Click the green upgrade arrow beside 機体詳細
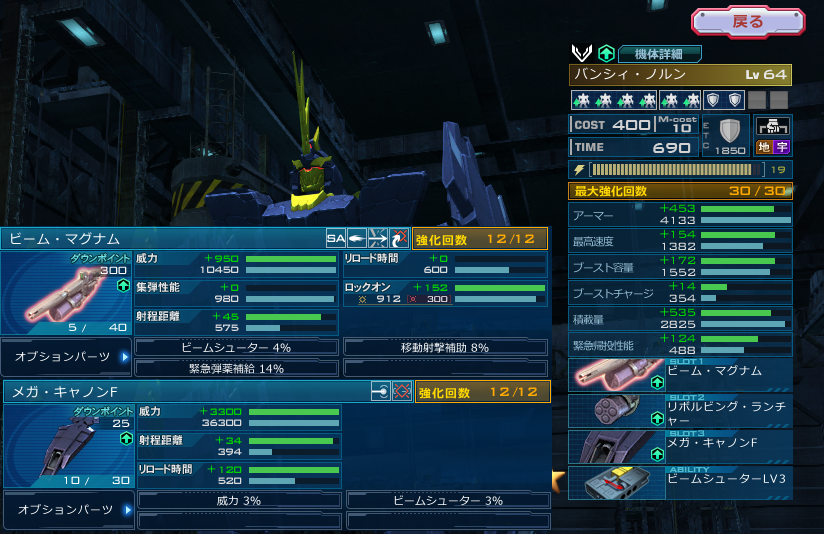 pyautogui.click(x=606, y=54)
